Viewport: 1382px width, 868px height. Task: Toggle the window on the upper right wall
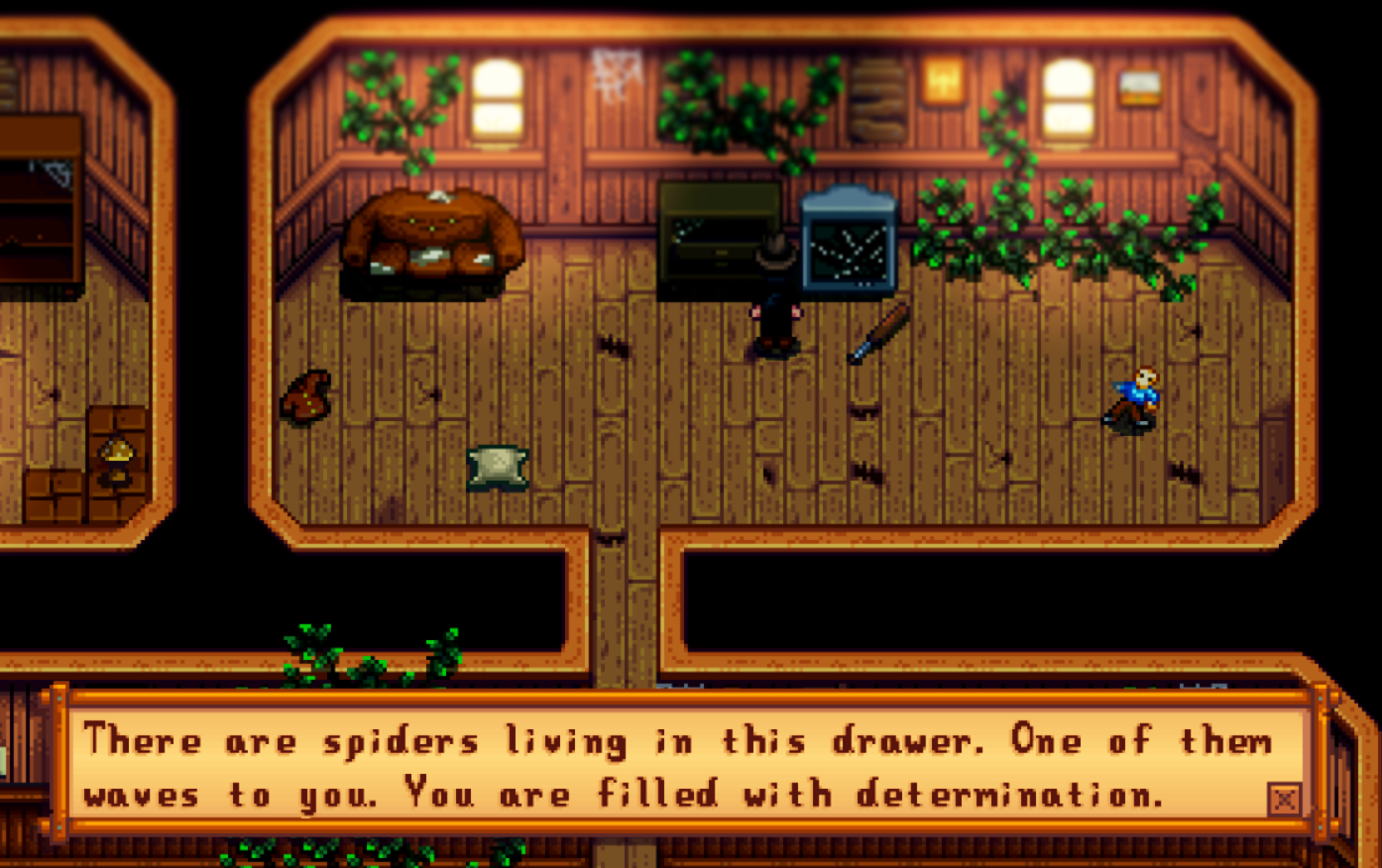(1068, 94)
